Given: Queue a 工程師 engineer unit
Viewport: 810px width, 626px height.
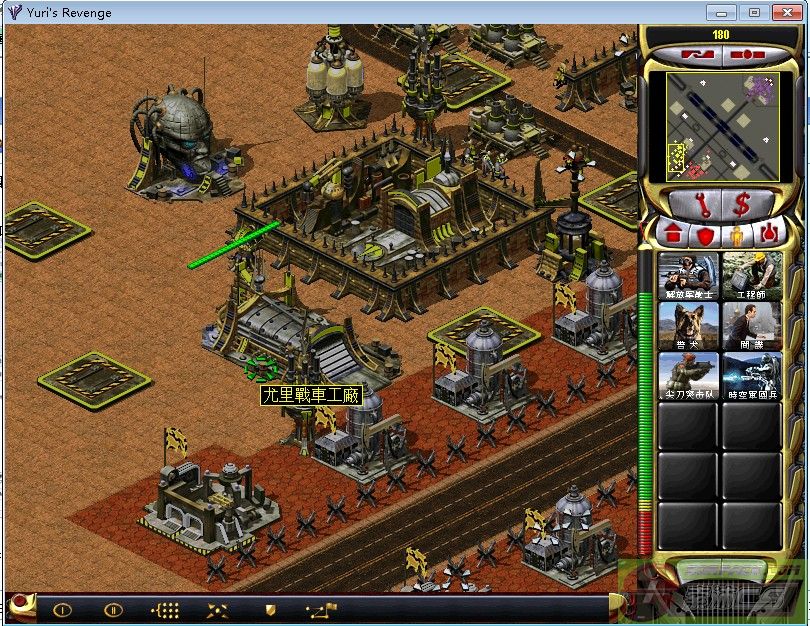Looking at the screenshot, I should point(751,275).
